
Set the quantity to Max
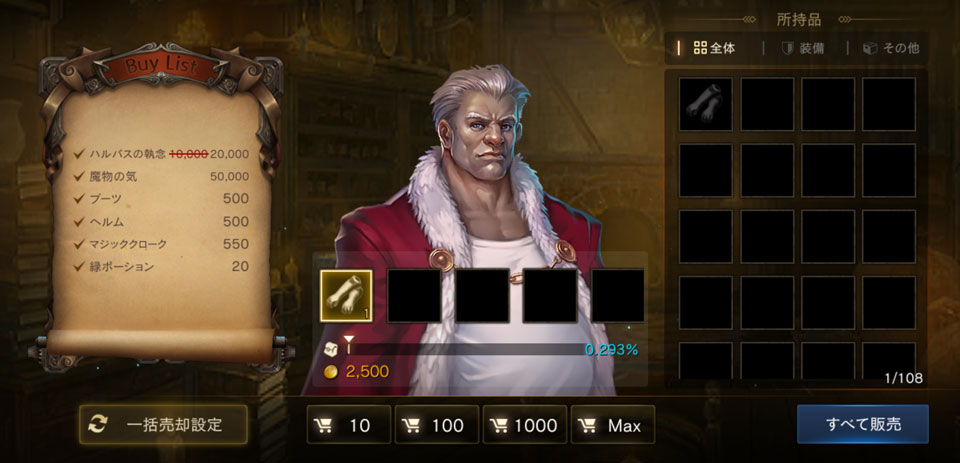tap(612, 425)
